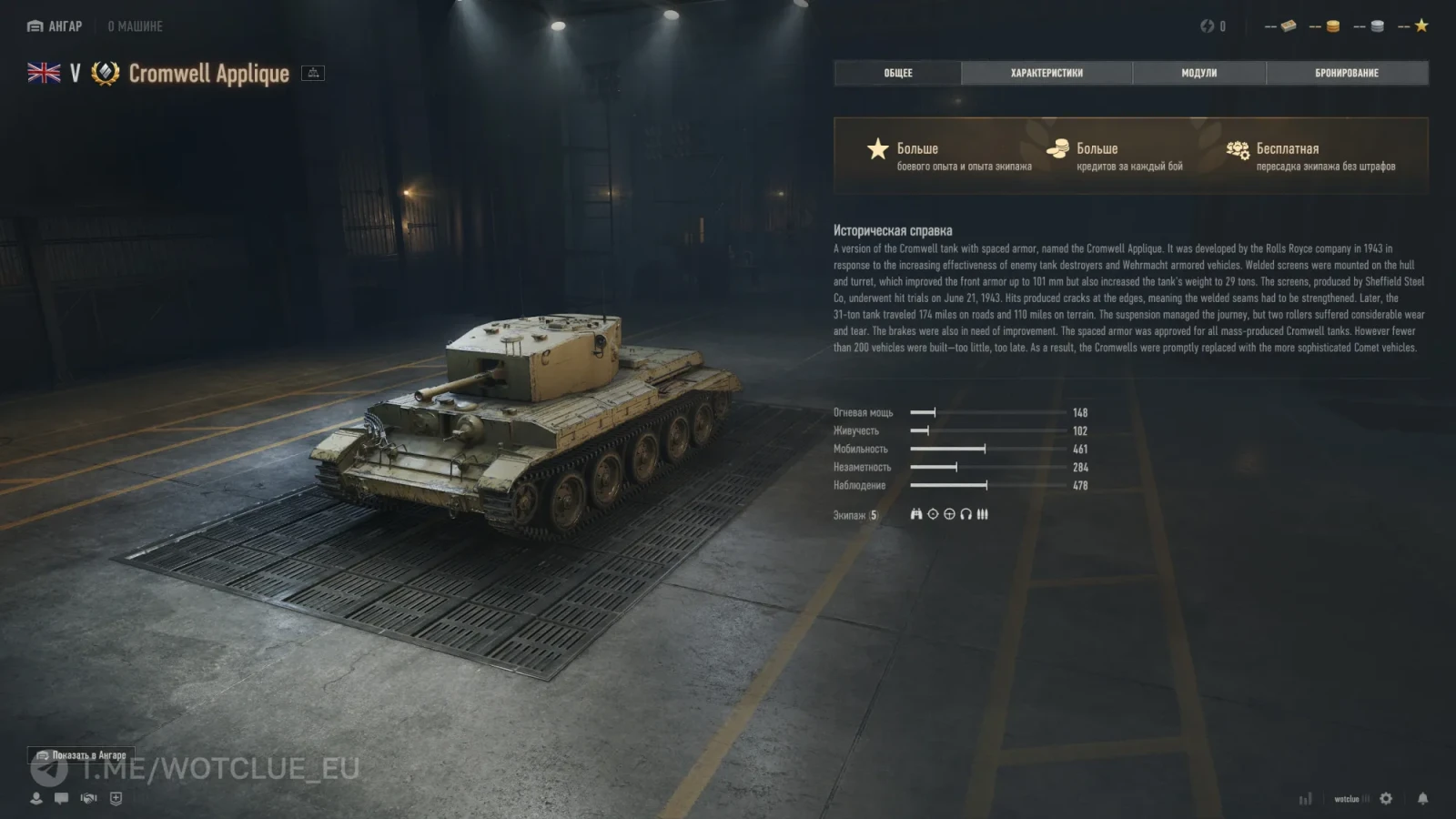This screenshot has height=819, width=1456.
Task: Click the silver credits currency icon
Action: pyautogui.click(x=1377, y=26)
